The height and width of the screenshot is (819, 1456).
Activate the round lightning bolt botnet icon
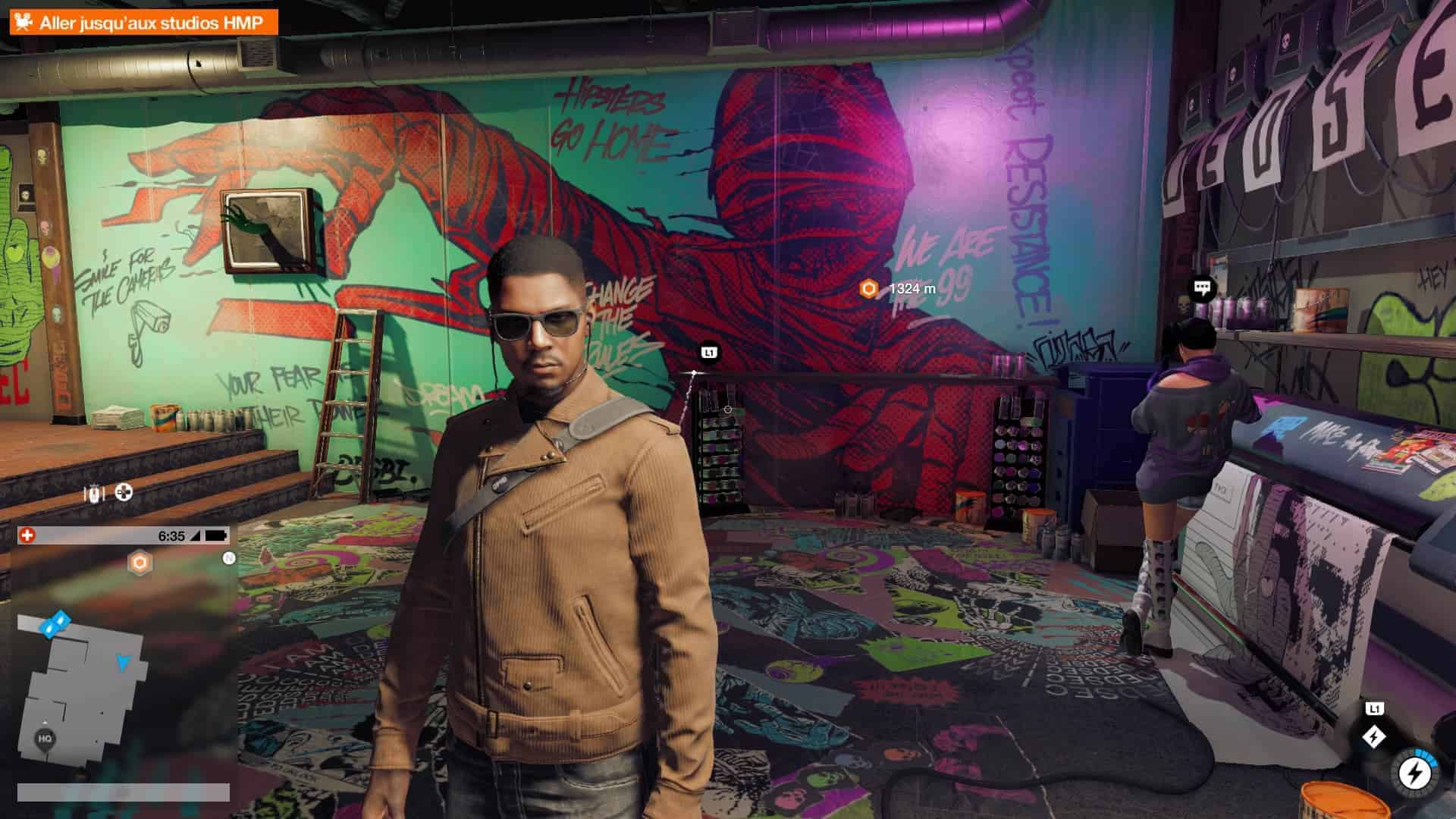[1414, 773]
